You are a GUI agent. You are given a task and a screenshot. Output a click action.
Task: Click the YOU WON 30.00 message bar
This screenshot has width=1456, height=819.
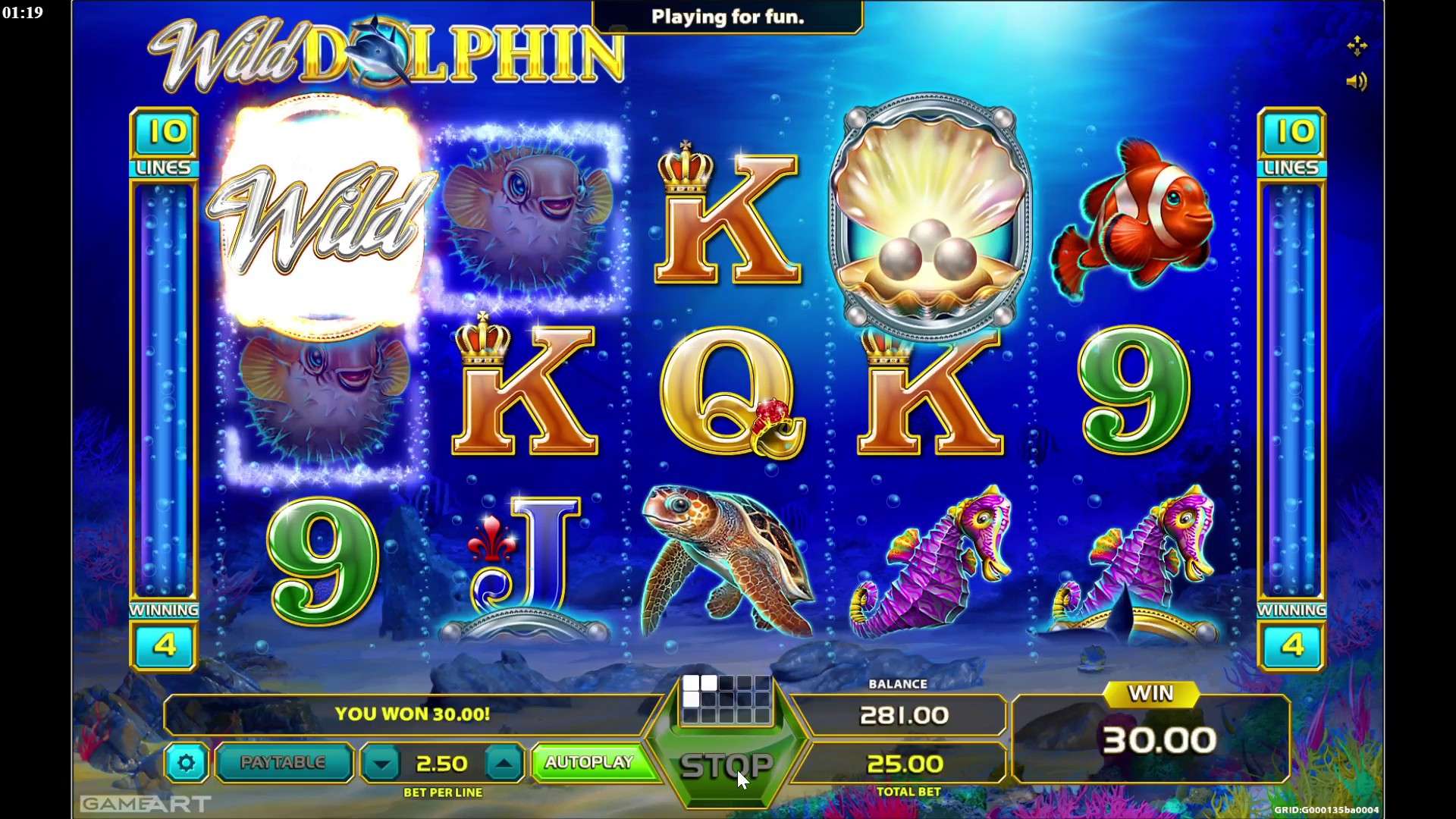[414, 714]
